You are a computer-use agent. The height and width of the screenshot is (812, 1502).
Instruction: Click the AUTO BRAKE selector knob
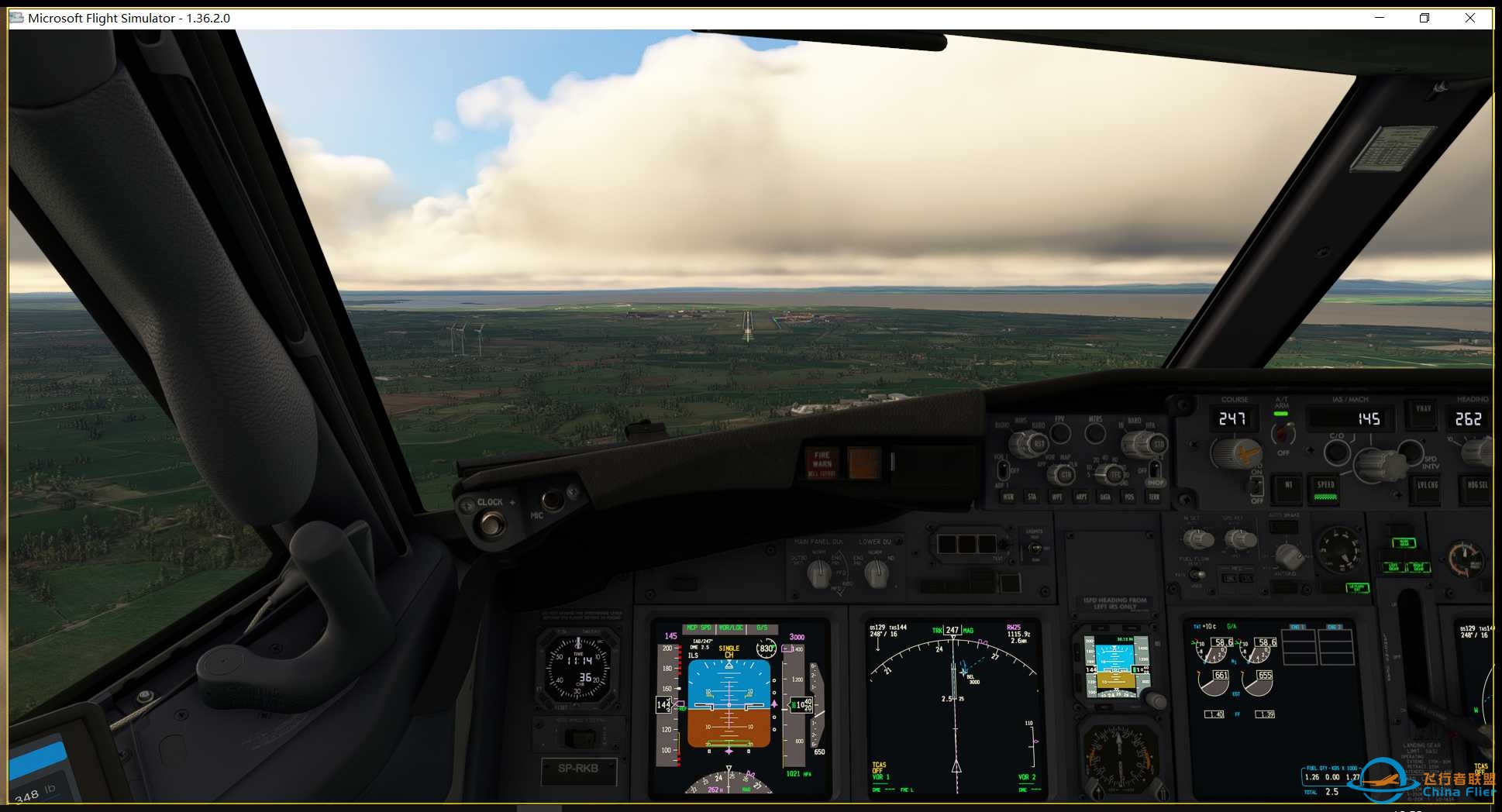click(x=1289, y=557)
